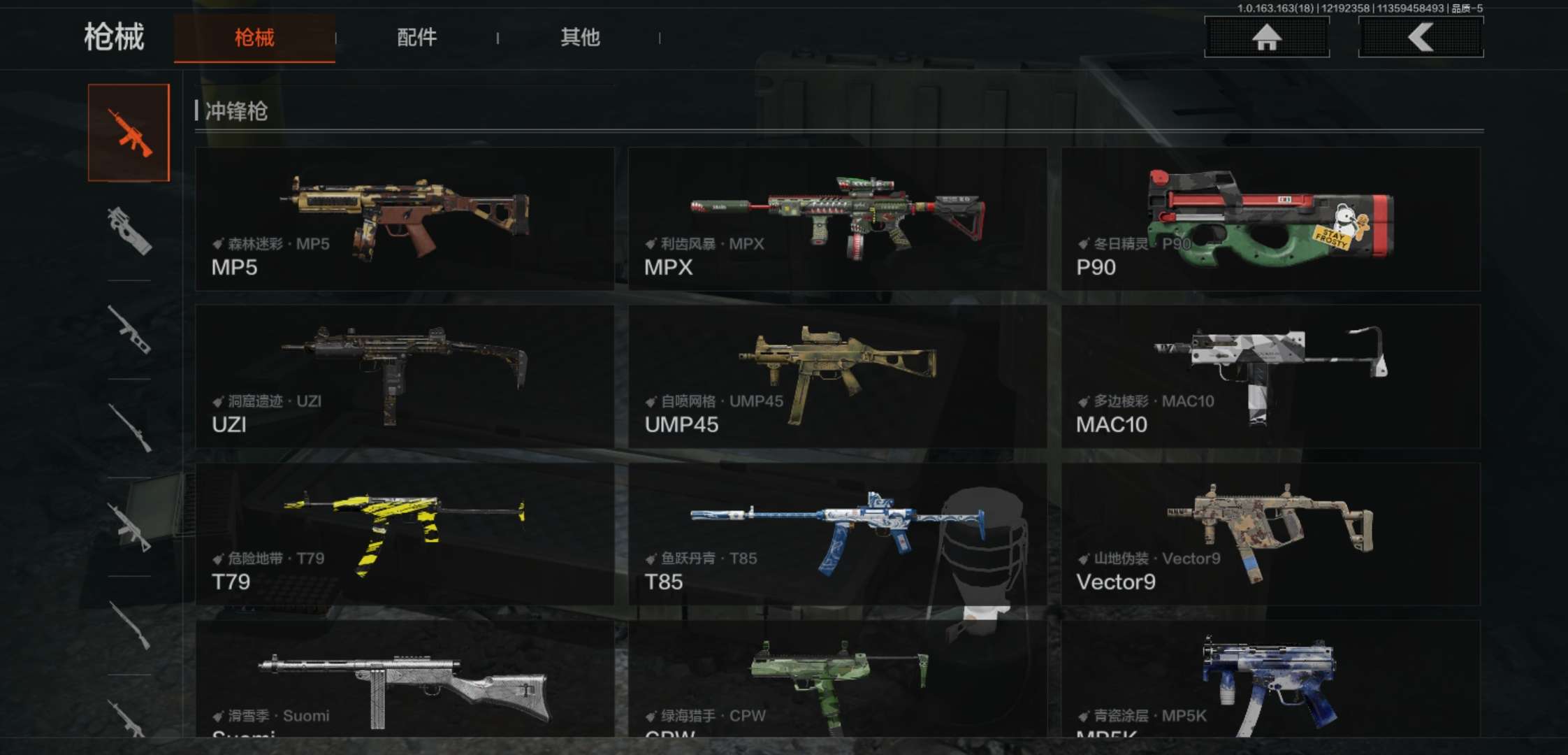Click the back arrow button
This screenshot has height=755, width=1568.
[x=1421, y=37]
